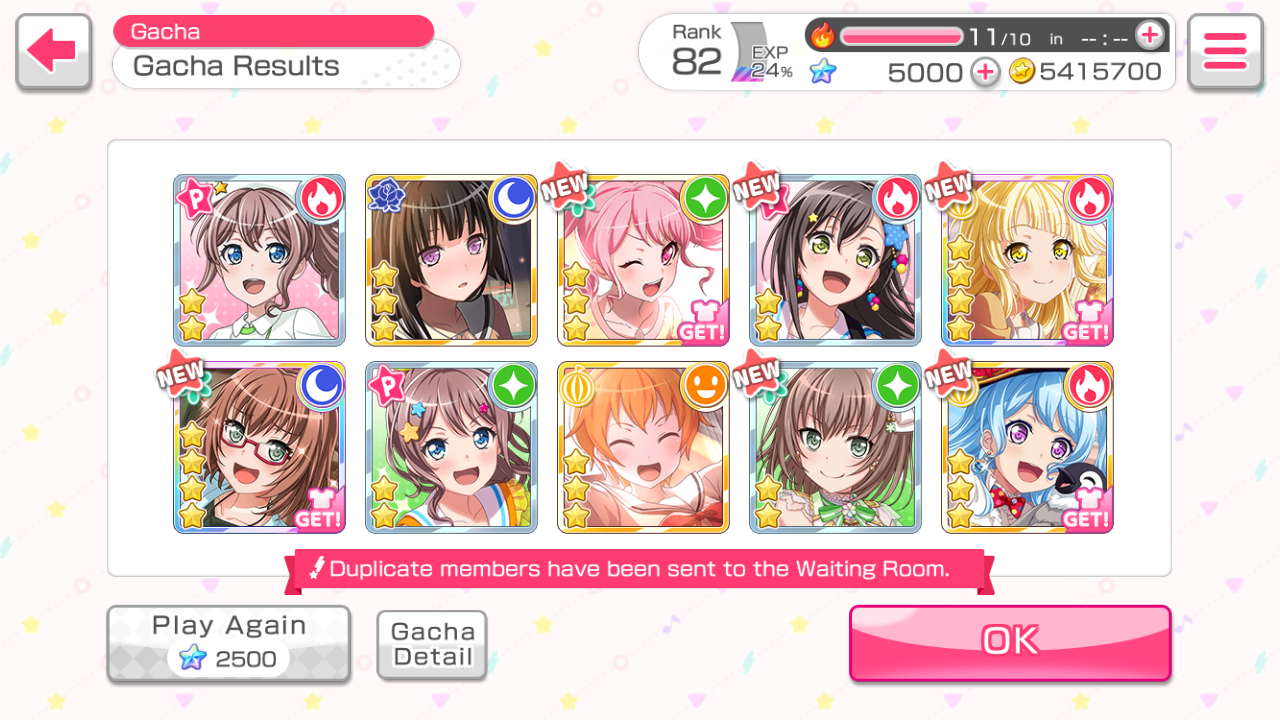
Task: Refill the boost flame gauge via plus
Action: (x=1150, y=36)
